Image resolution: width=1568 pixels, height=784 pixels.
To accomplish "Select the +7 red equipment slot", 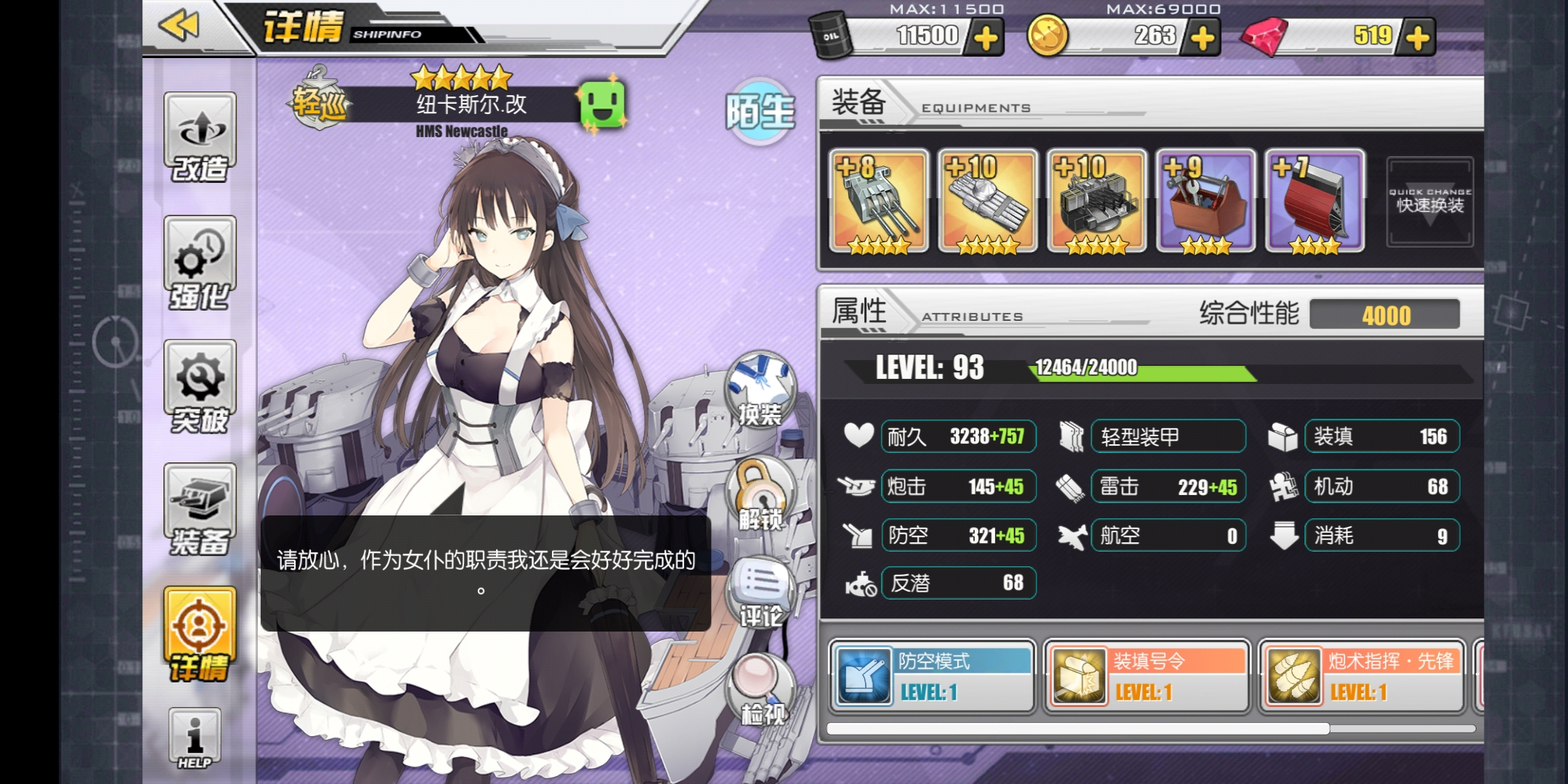I will tap(1315, 201).
